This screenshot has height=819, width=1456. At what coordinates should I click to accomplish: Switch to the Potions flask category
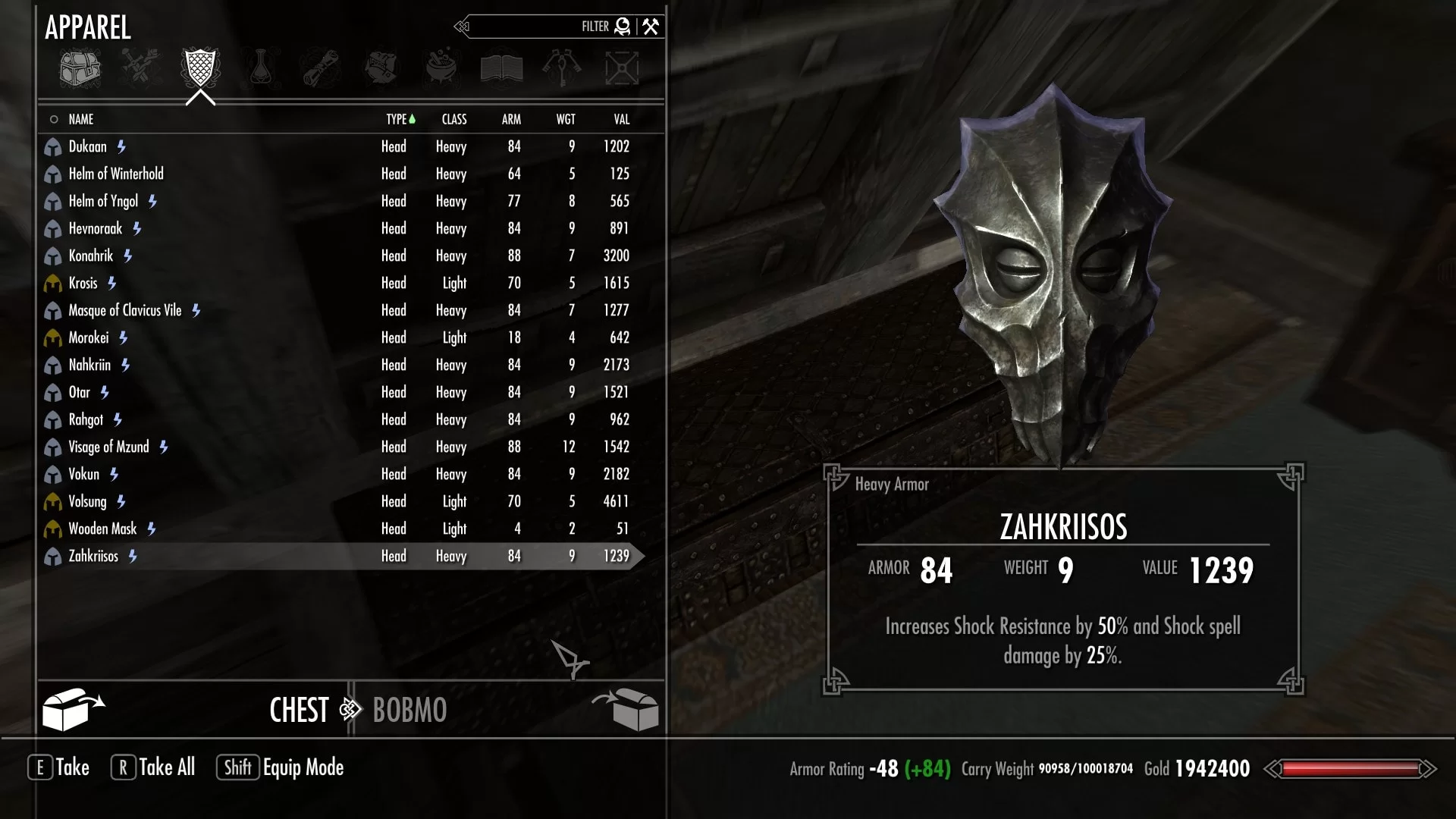(x=259, y=67)
